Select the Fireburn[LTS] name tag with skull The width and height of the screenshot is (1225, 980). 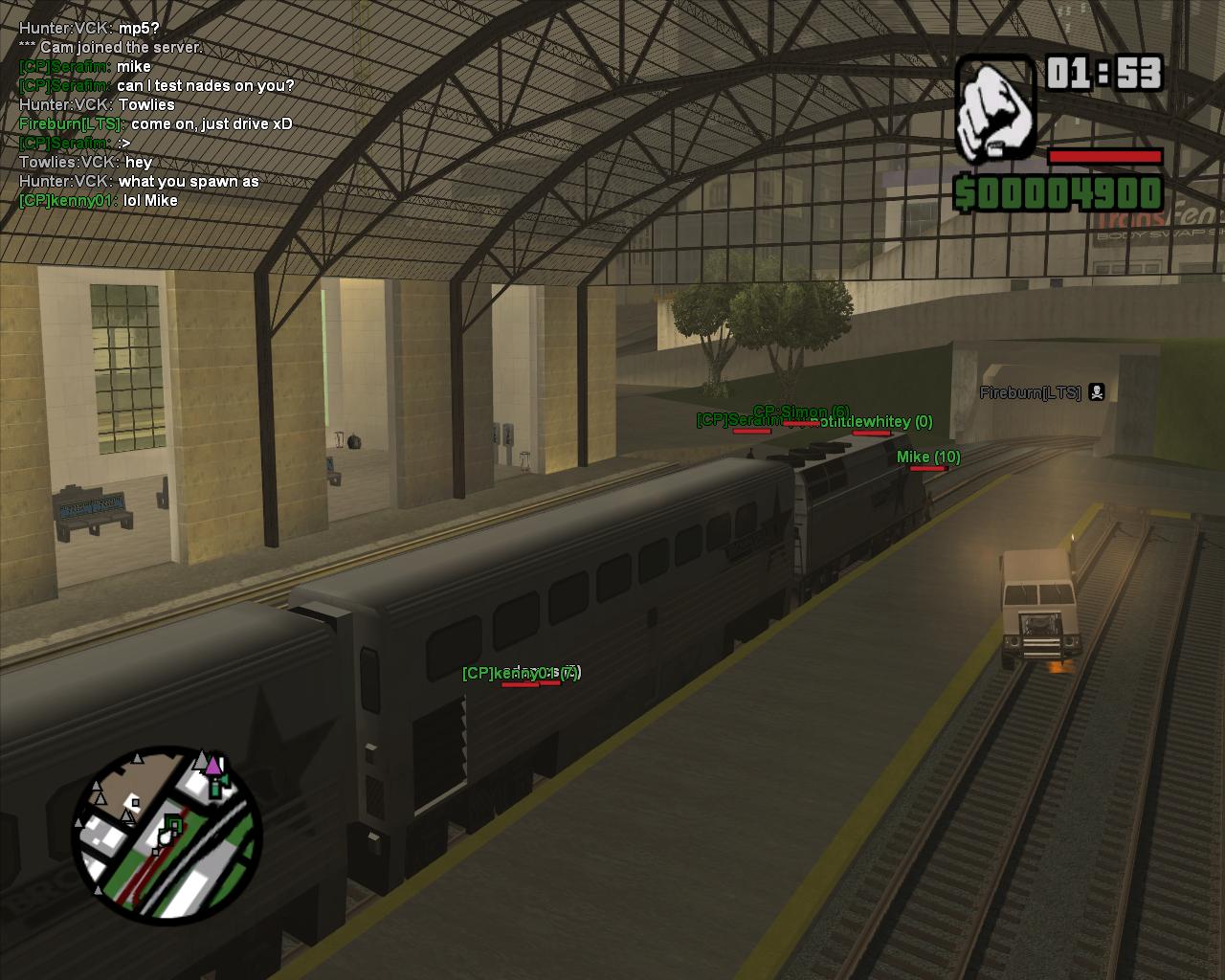tap(1041, 392)
